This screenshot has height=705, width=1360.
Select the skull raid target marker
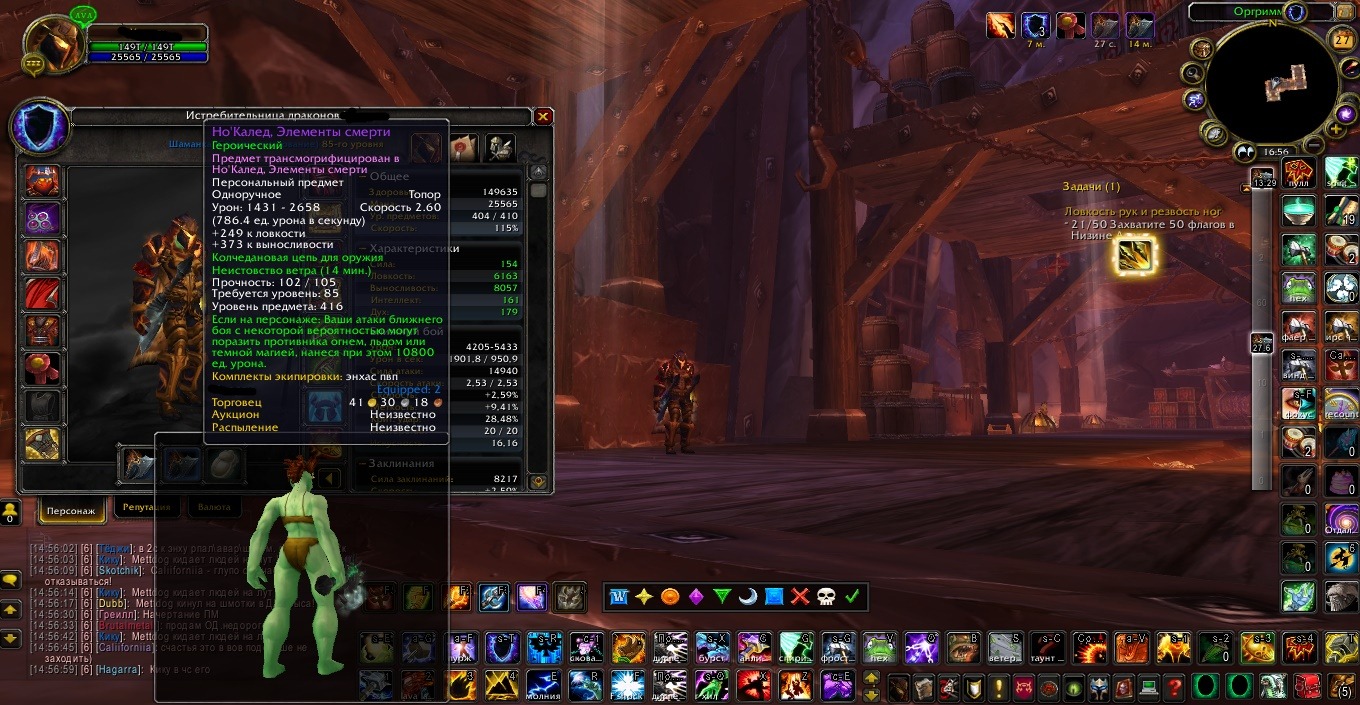click(826, 597)
